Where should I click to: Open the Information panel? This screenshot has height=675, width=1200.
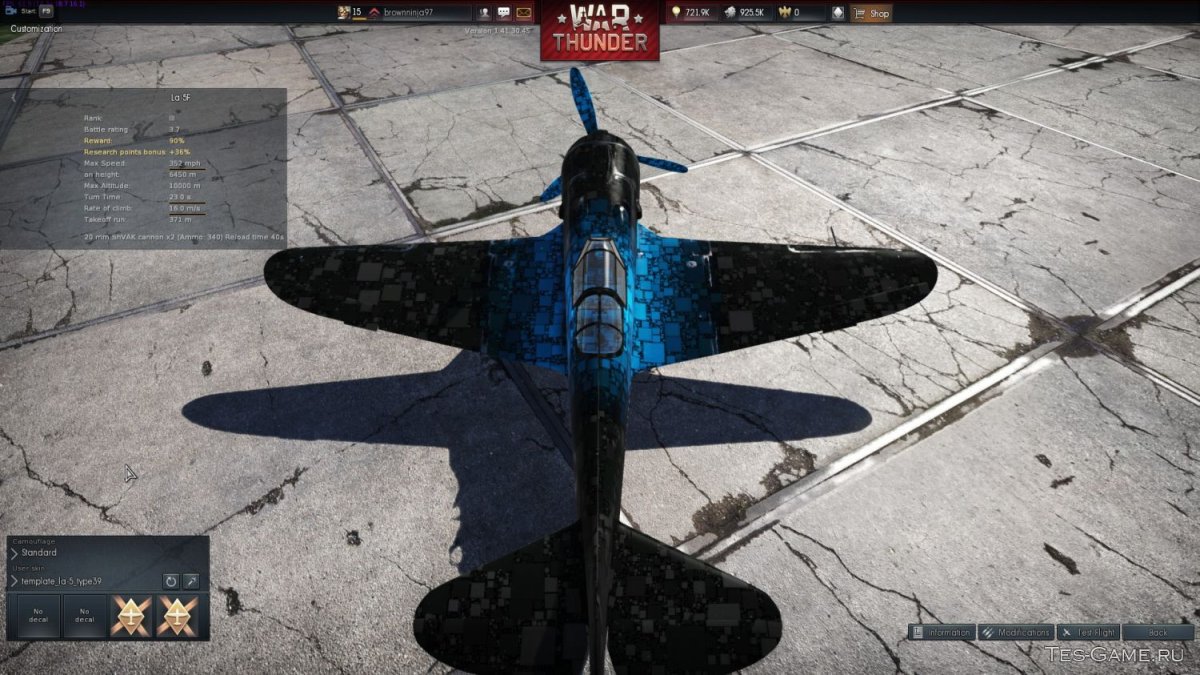coord(941,632)
